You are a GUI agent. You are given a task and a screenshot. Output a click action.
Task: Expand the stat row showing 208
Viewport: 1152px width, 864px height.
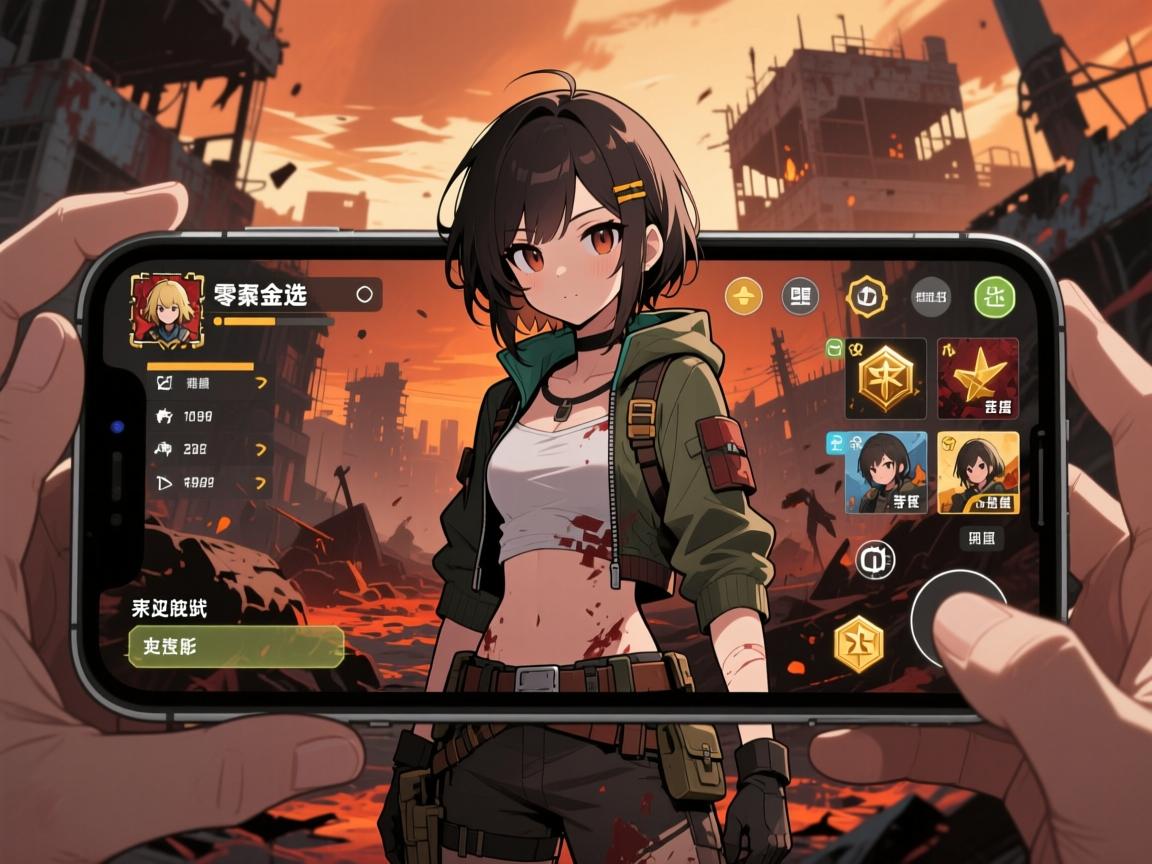[209, 449]
